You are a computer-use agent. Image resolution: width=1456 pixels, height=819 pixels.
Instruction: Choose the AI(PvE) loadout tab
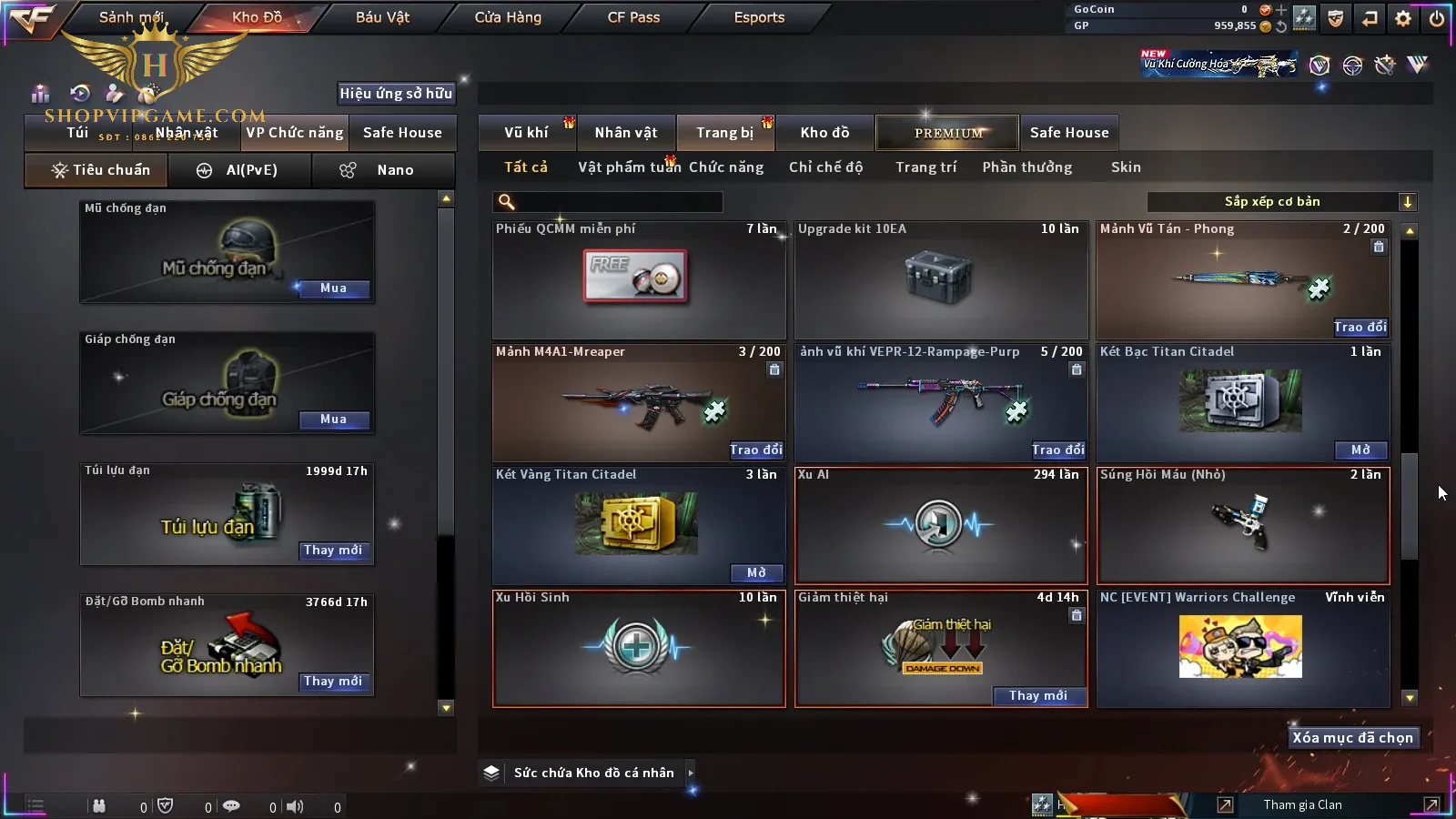point(240,170)
